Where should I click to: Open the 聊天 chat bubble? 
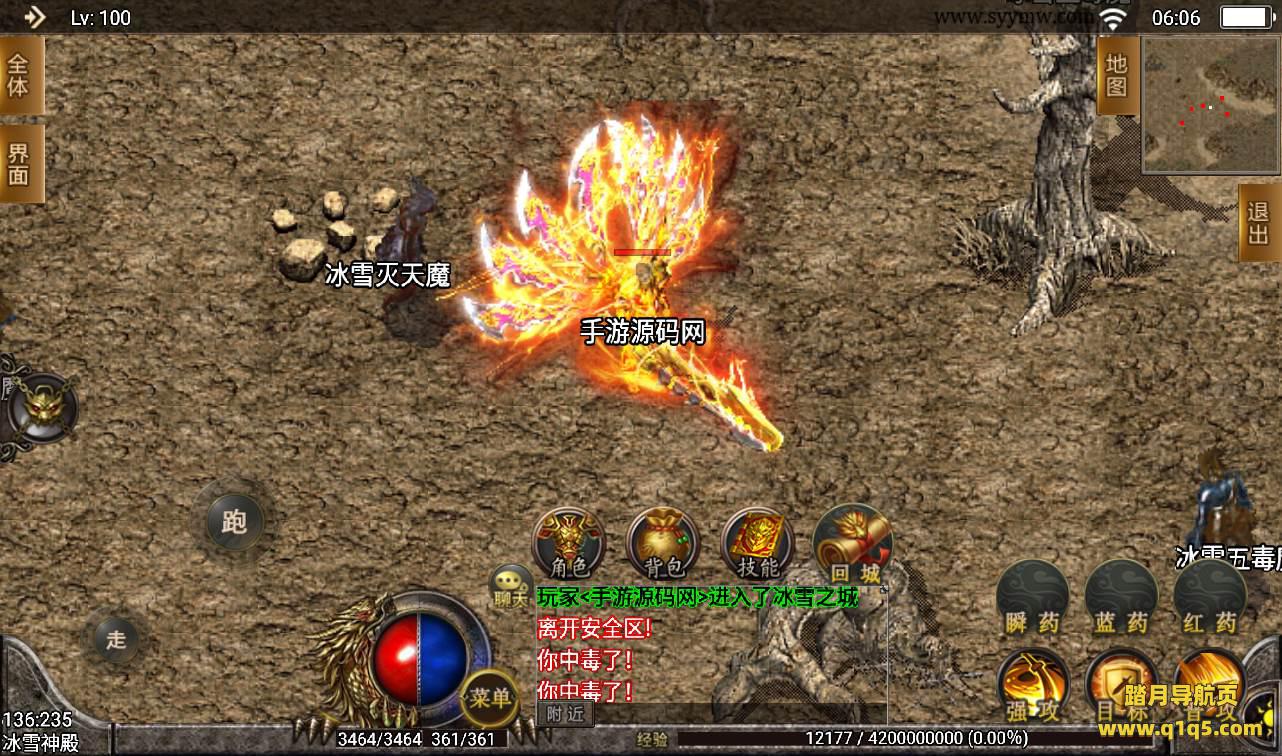pyautogui.click(x=511, y=585)
